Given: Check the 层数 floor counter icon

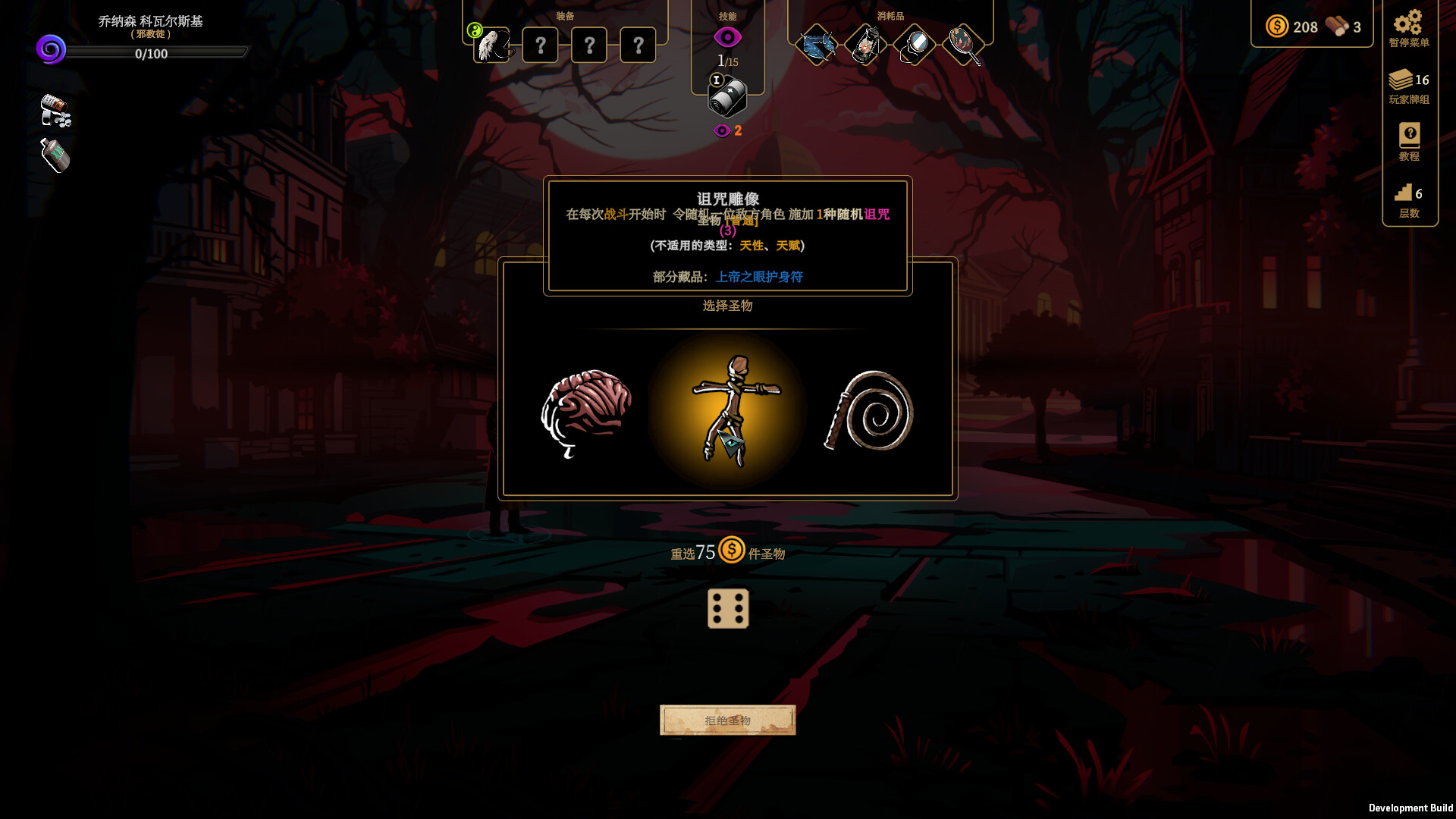Looking at the screenshot, I should [x=1404, y=192].
